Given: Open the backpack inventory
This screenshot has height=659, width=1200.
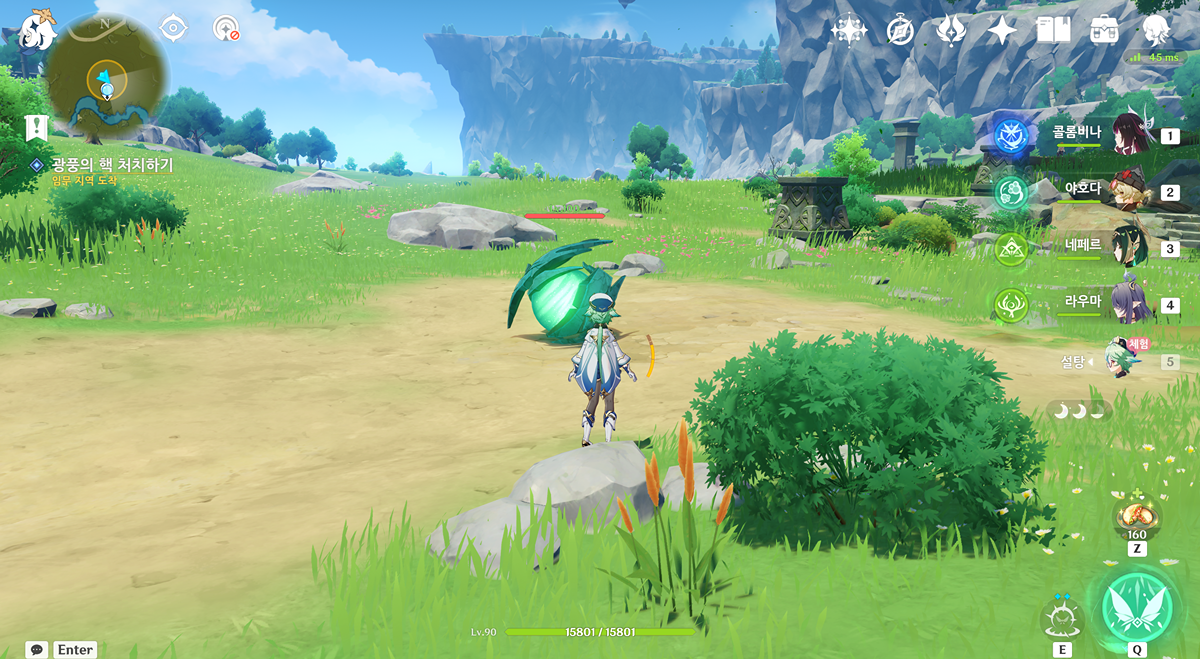Looking at the screenshot, I should coord(1105,30).
